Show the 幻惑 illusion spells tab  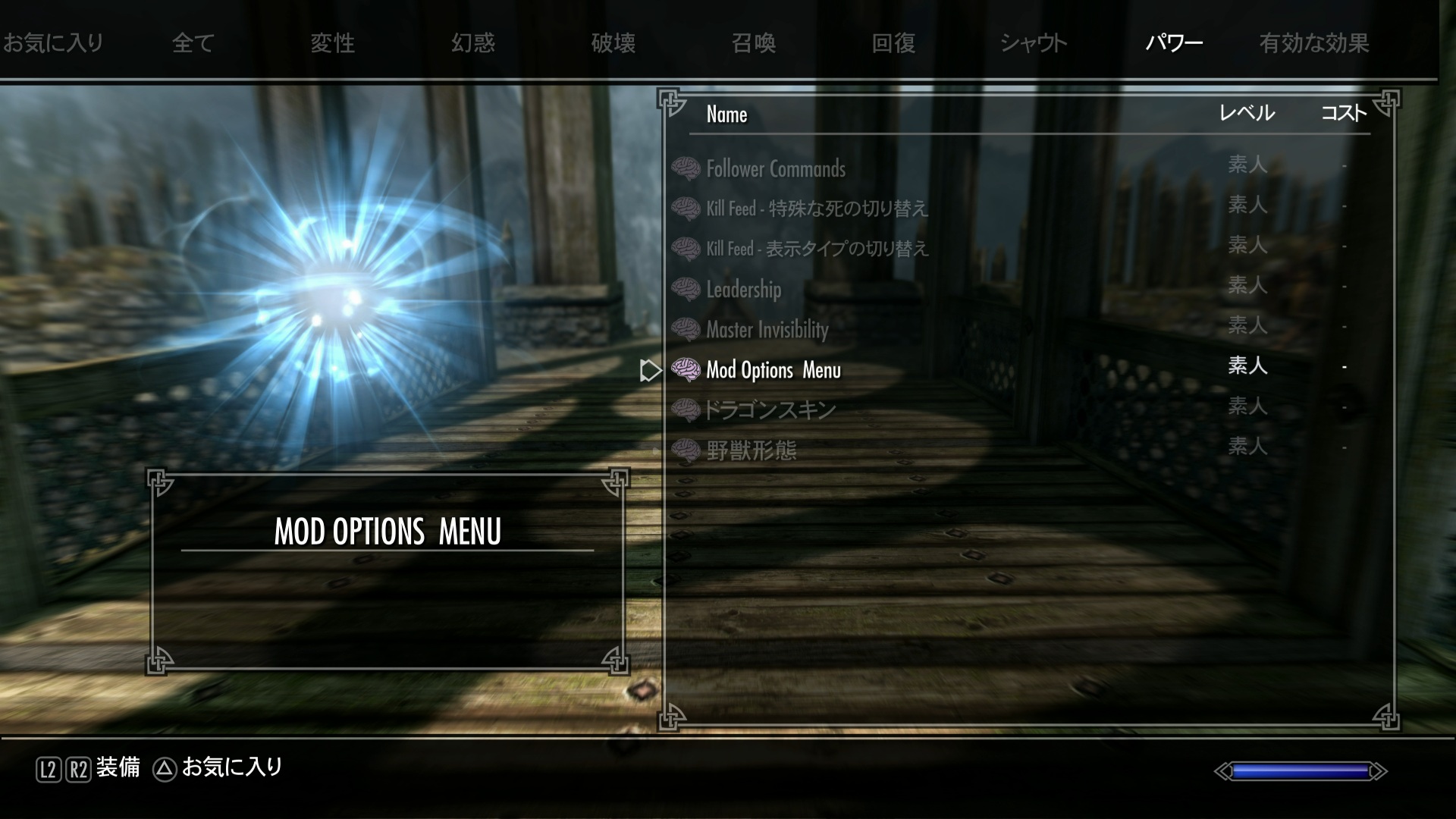tap(472, 43)
